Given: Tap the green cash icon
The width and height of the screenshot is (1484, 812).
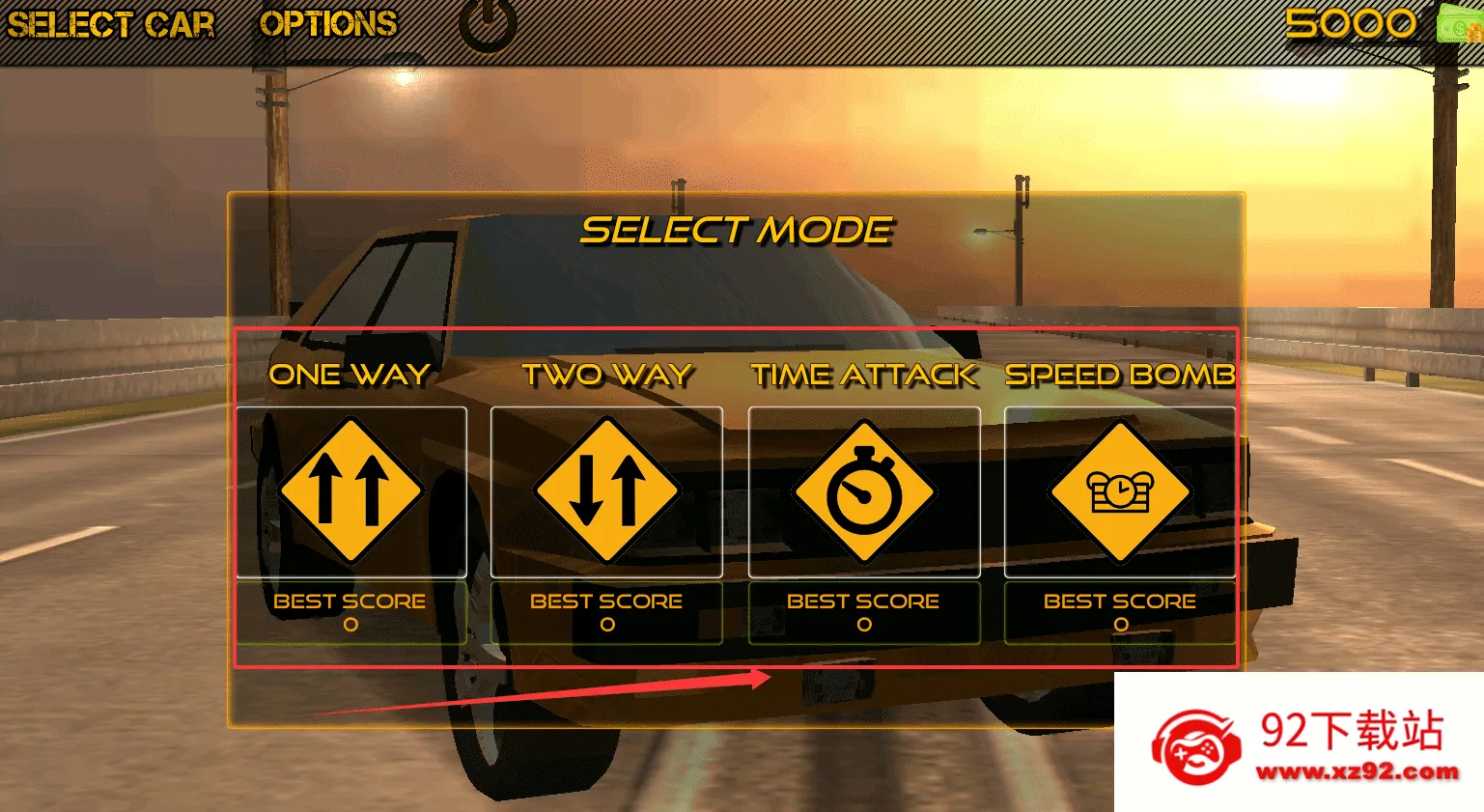Looking at the screenshot, I should coord(1460,23).
